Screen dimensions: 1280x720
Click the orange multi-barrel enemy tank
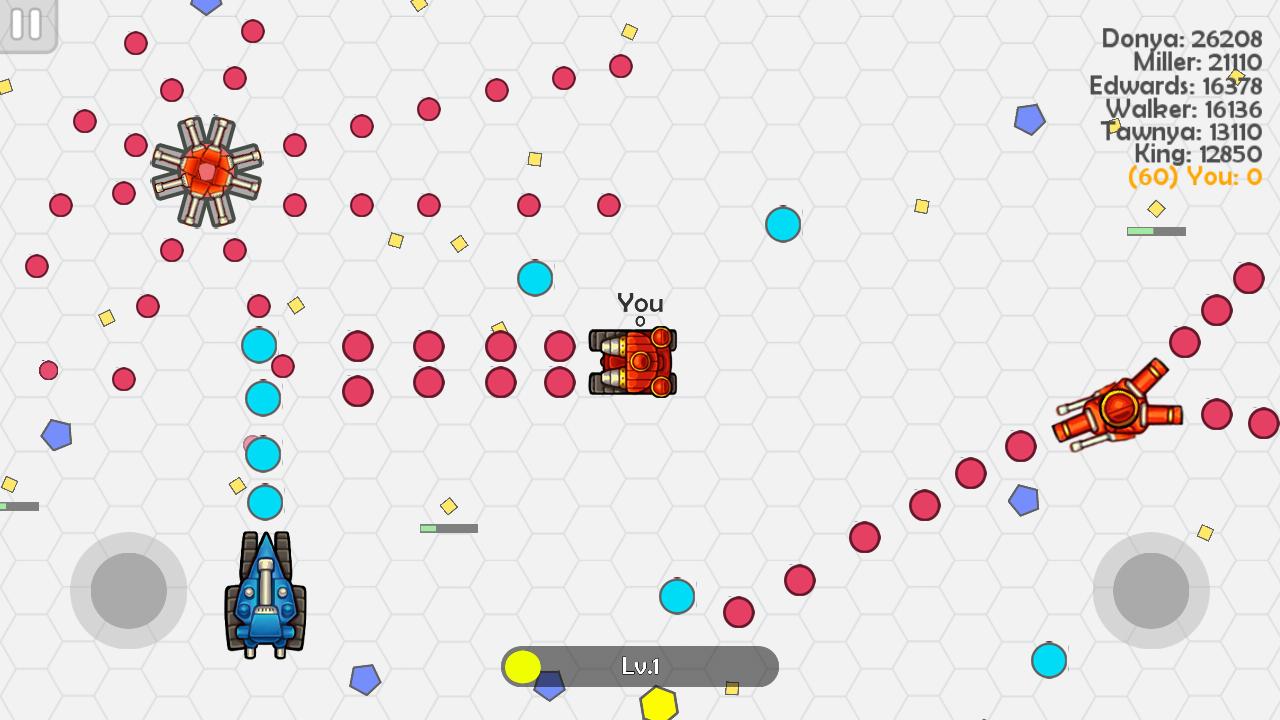[1118, 408]
